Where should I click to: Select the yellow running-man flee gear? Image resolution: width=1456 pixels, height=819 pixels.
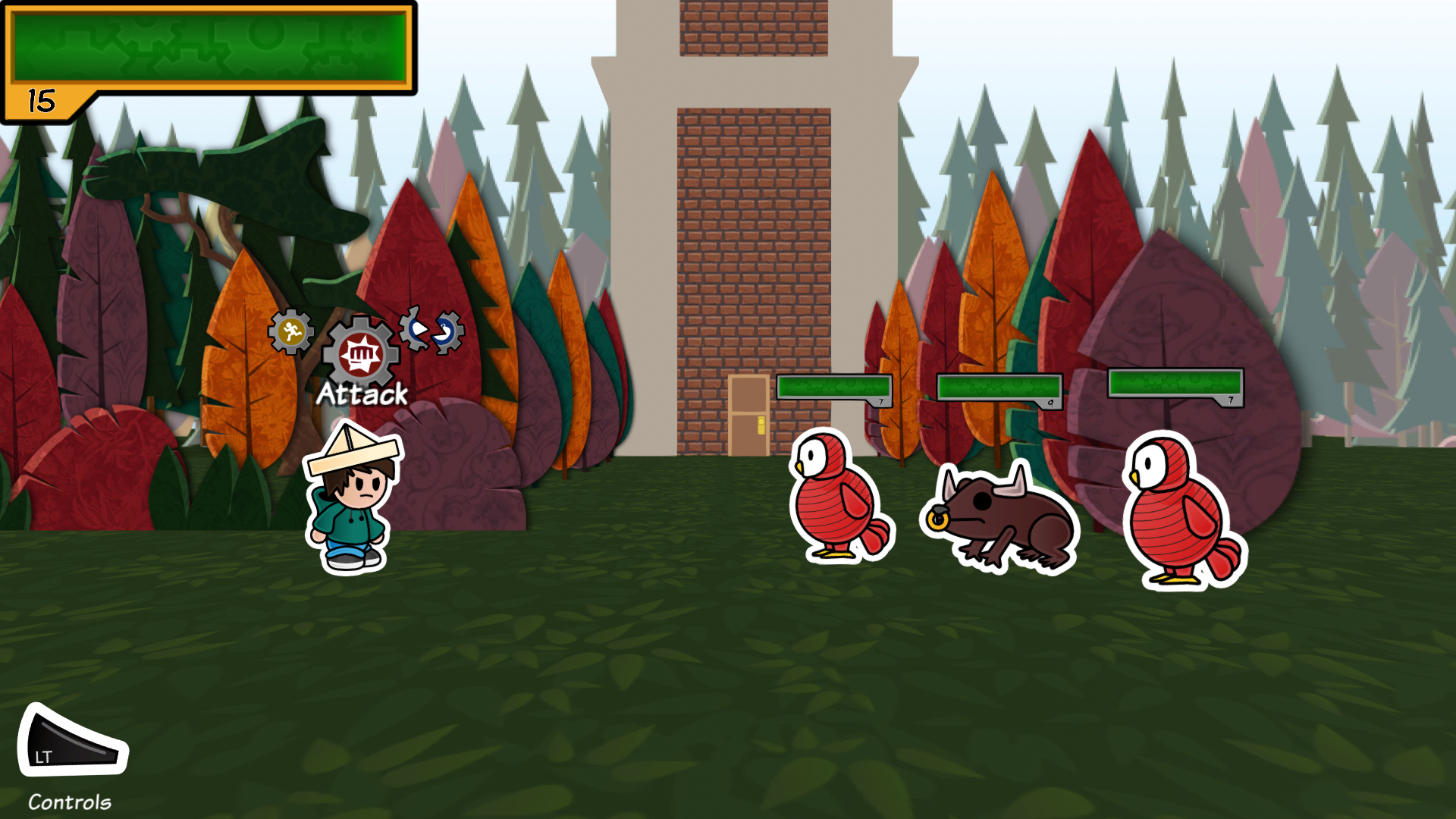tap(290, 331)
